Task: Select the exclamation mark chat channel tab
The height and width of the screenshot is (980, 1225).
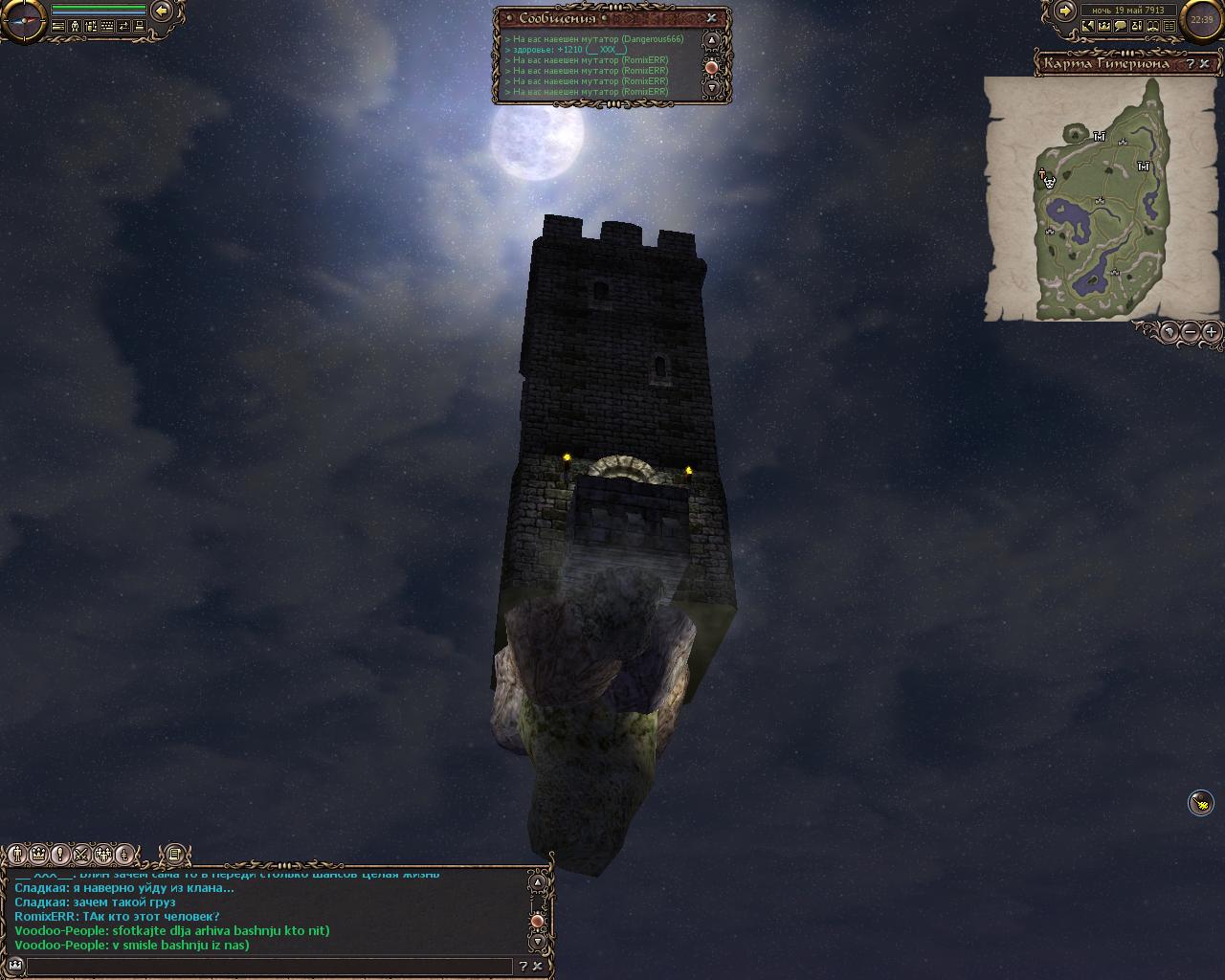Action: pos(60,854)
